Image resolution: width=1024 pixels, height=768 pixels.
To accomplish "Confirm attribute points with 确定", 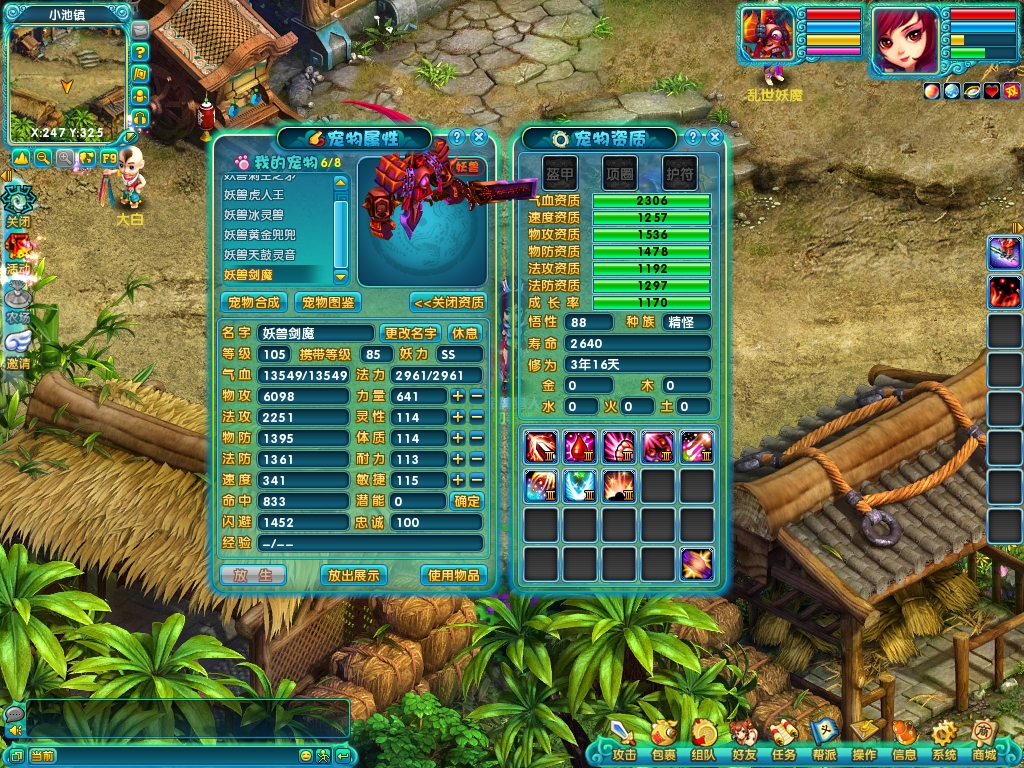I will click(x=467, y=501).
